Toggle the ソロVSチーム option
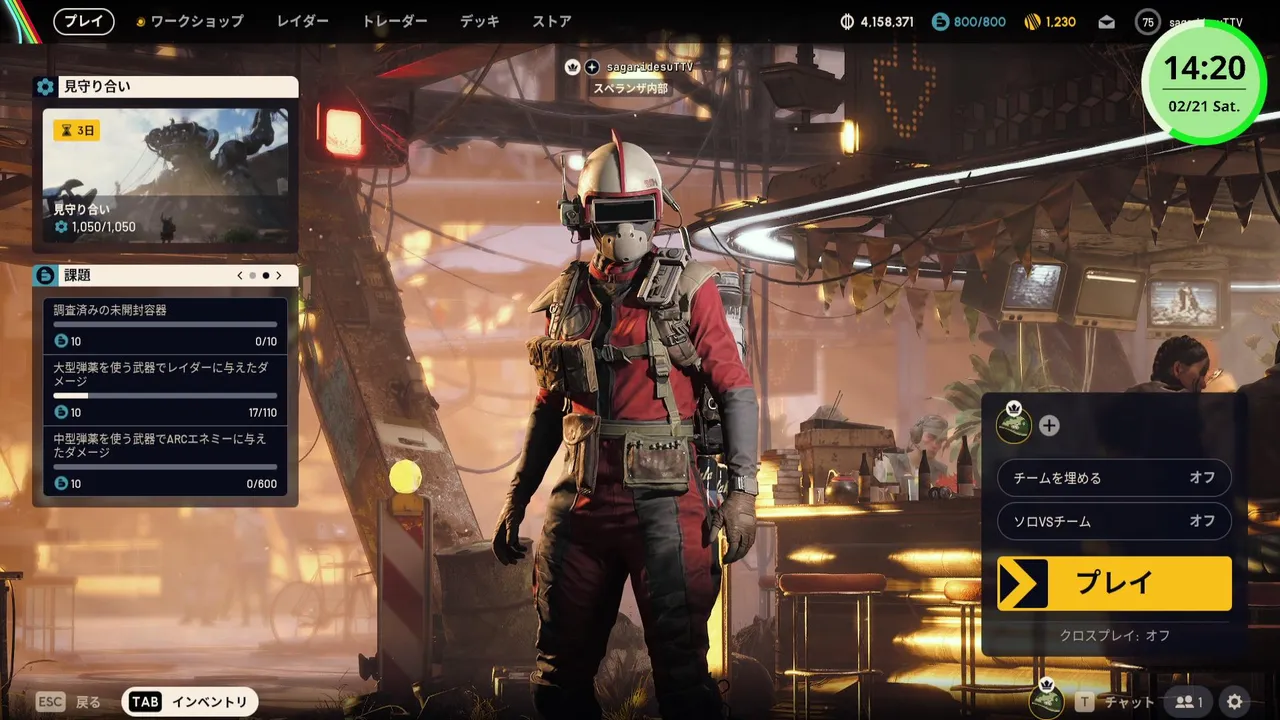 click(1114, 521)
